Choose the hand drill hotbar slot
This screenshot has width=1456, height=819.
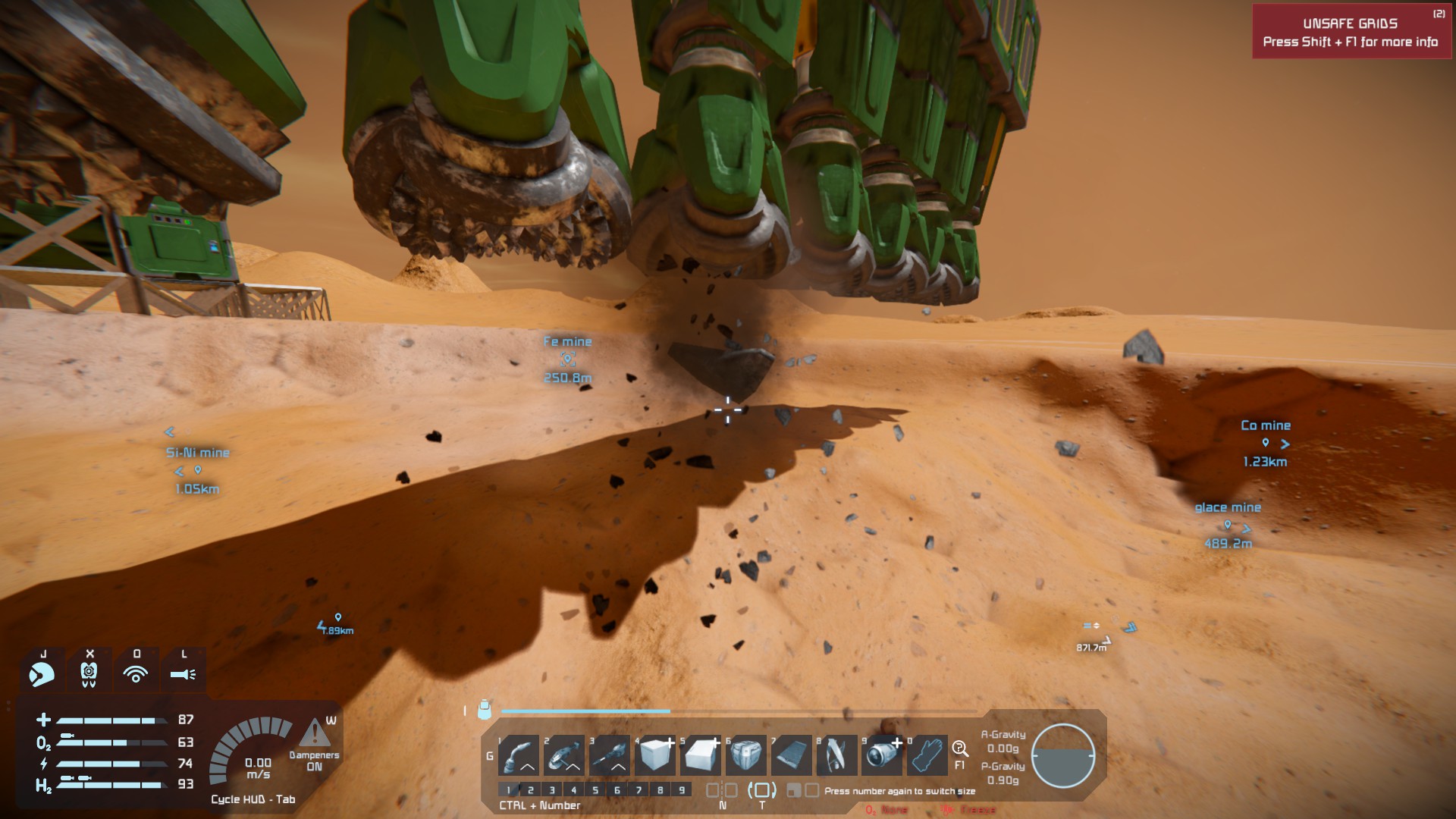[x=610, y=755]
